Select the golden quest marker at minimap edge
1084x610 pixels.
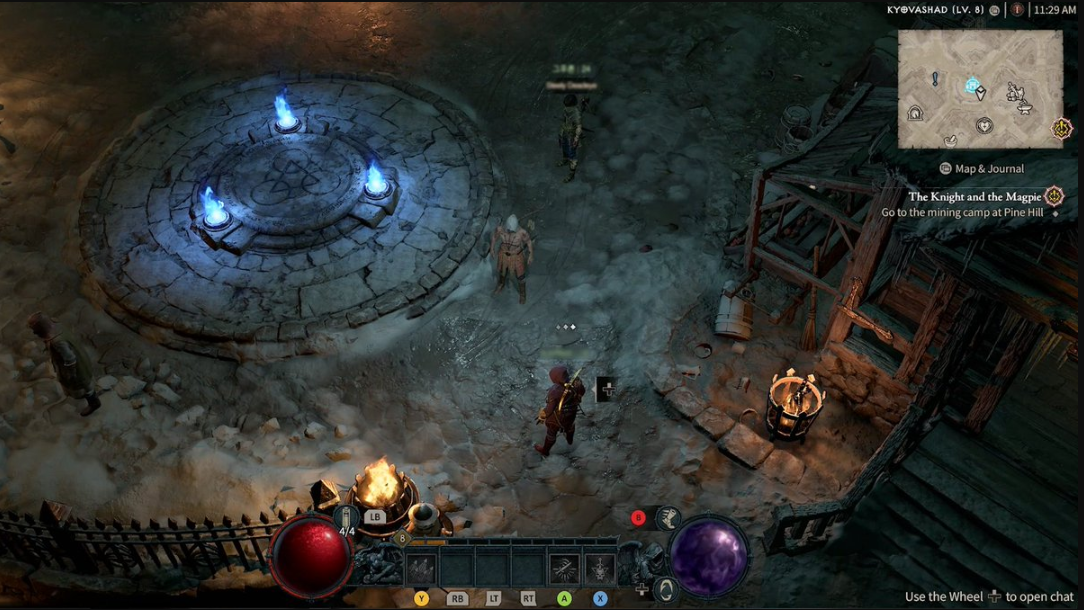[x=1060, y=128]
